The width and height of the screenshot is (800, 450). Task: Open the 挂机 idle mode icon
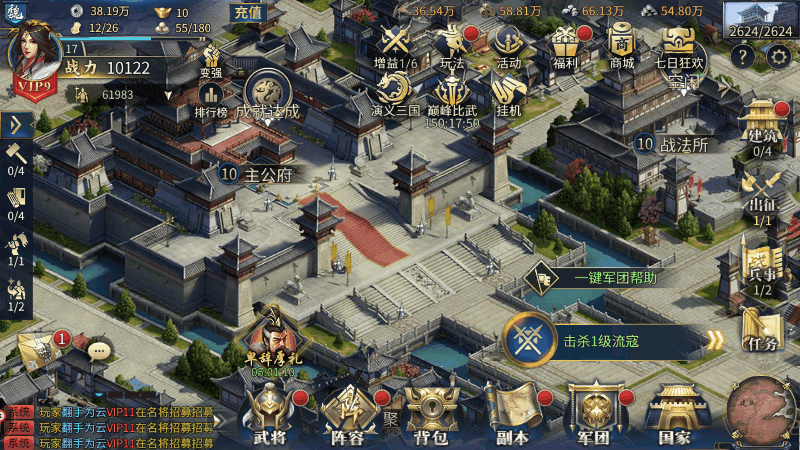tap(508, 93)
